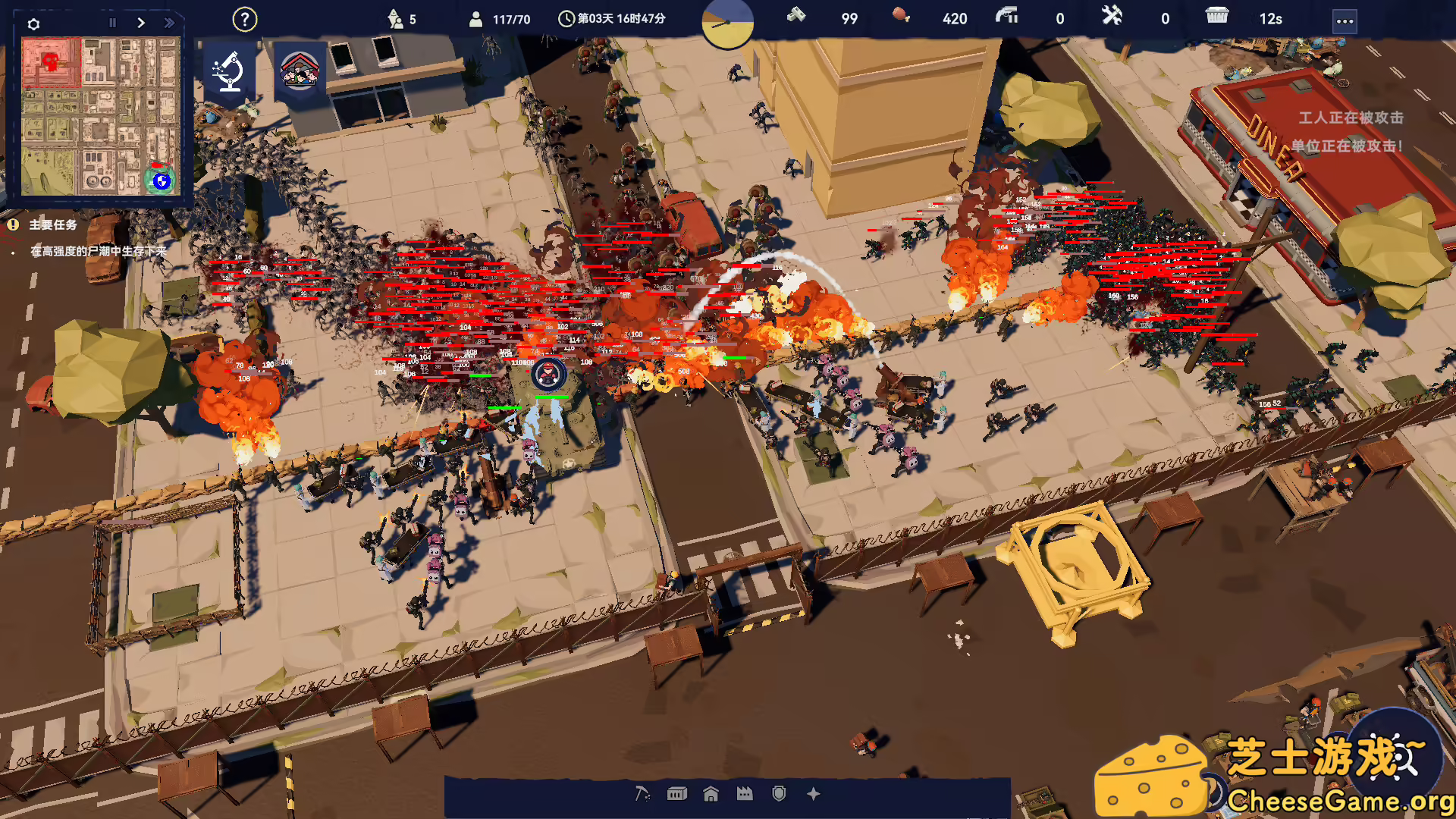The width and height of the screenshot is (1456, 819).
Task: Open settings with the gear icon
Action: 33,24
